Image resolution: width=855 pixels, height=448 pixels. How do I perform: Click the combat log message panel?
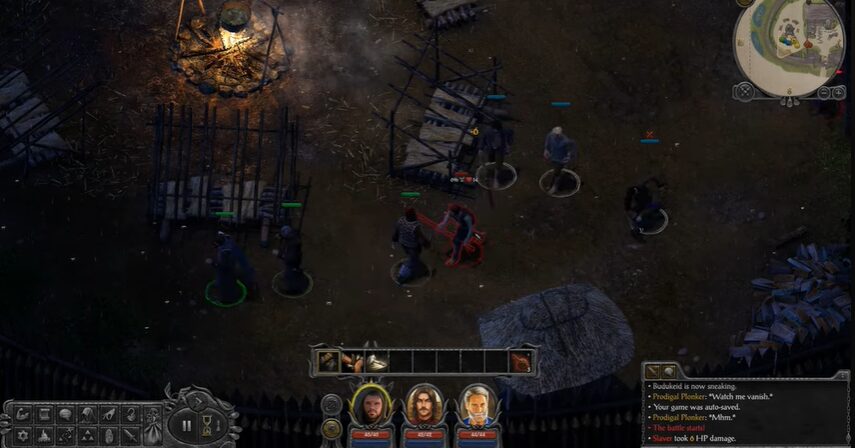(x=743, y=412)
